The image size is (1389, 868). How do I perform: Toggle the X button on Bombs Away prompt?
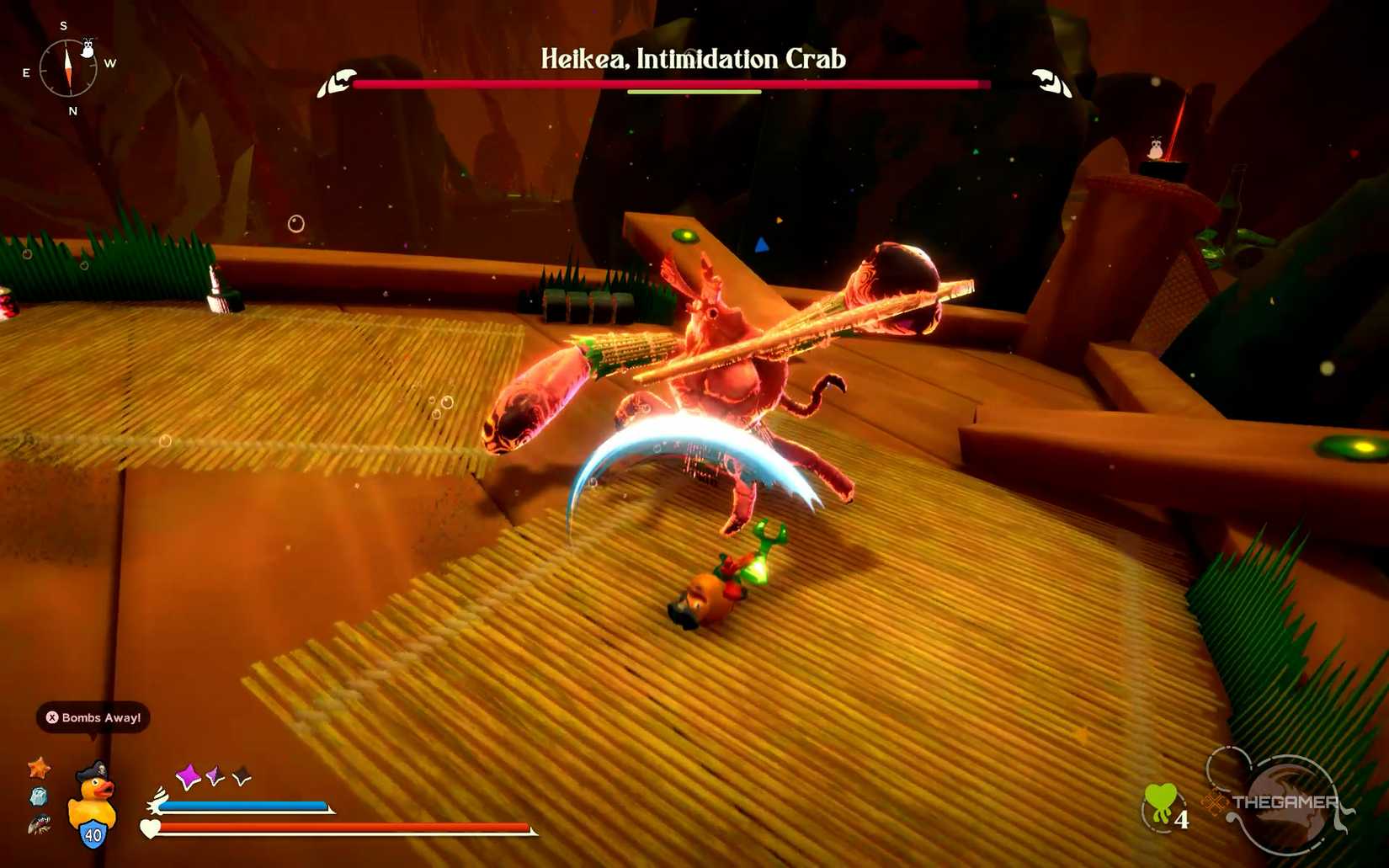[52, 717]
